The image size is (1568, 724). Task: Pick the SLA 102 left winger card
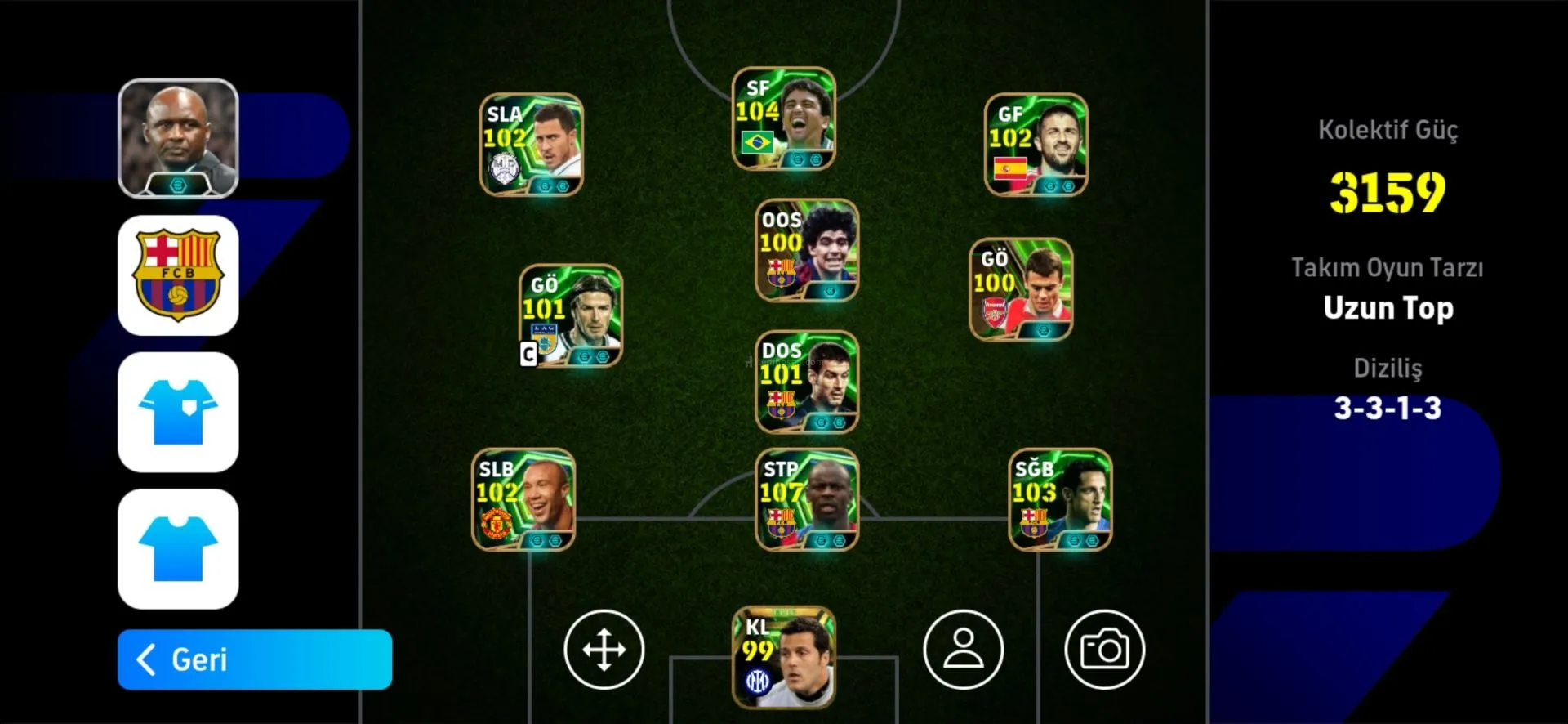[x=531, y=145]
